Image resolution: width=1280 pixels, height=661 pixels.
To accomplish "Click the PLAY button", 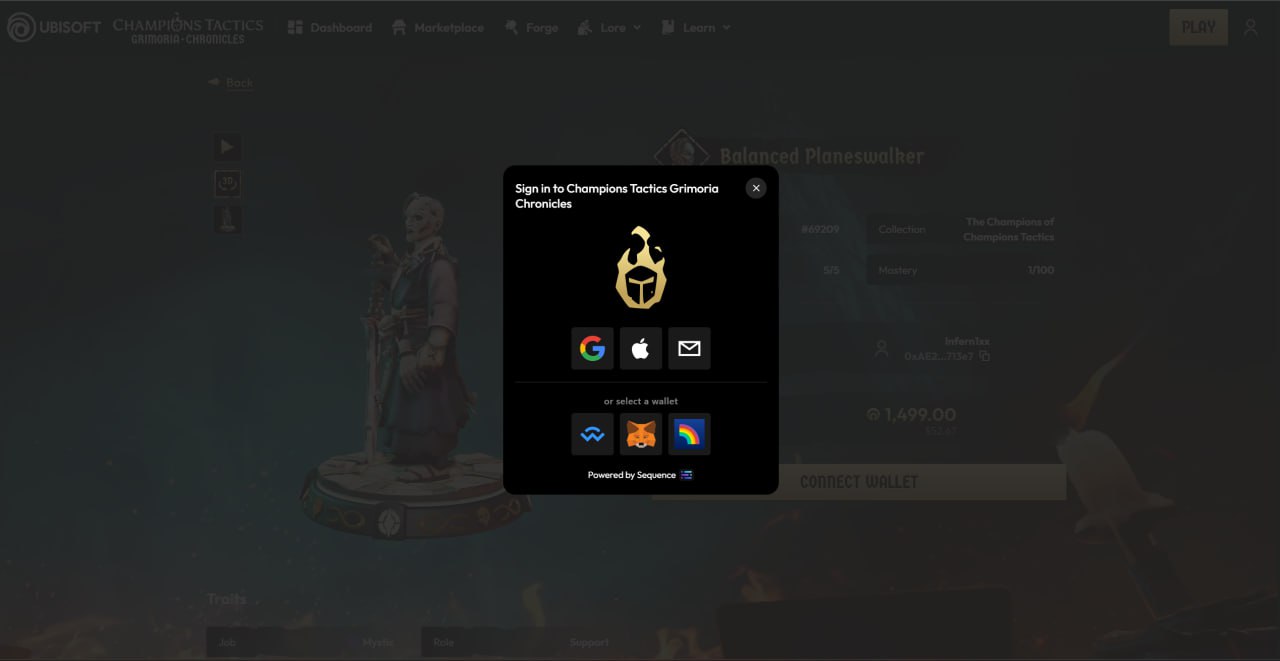I will [x=1198, y=27].
